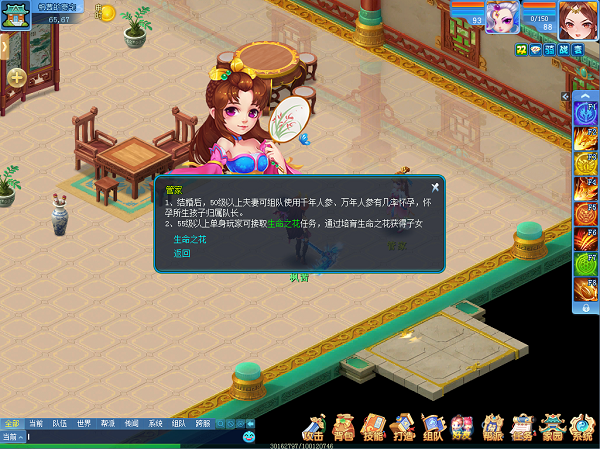Open the 组队 team panel
The image size is (600, 449).
[433, 427]
